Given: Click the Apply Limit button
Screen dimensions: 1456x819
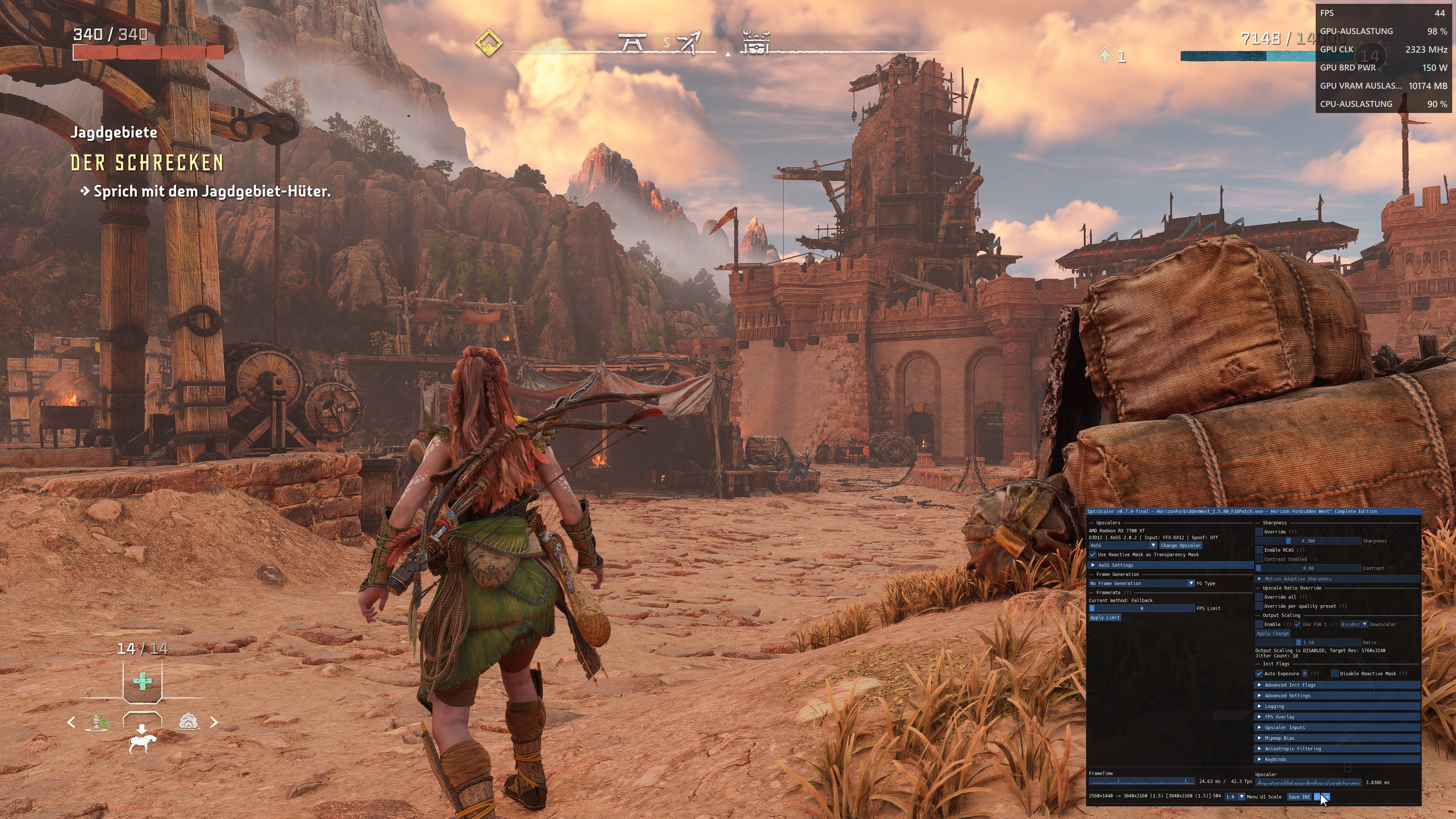Looking at the screenshot, I should [1105, 618].
